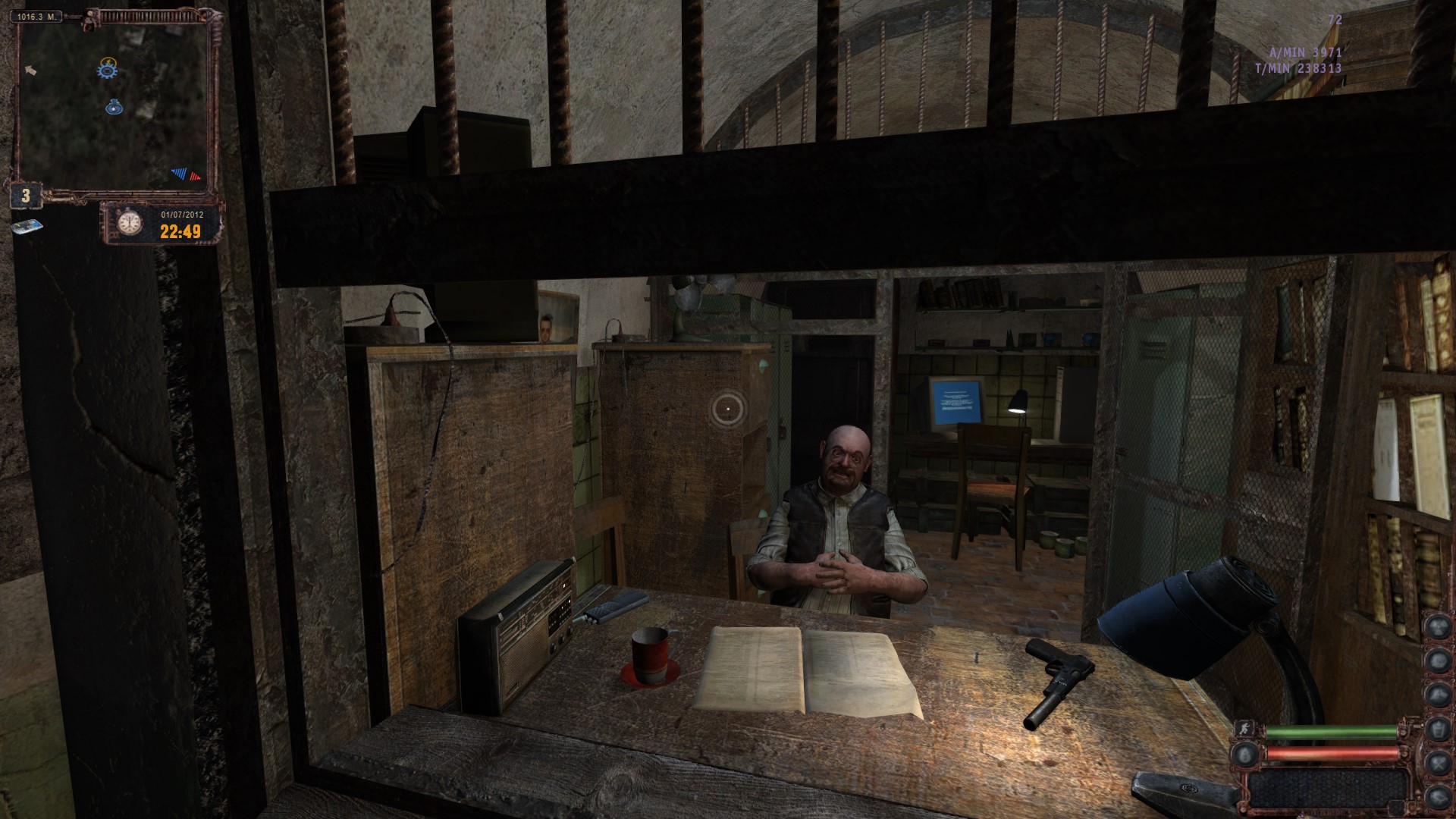1456x819 pixels.
Task: Select the blue flask marker on the minimap
Action: pos(115,107)
